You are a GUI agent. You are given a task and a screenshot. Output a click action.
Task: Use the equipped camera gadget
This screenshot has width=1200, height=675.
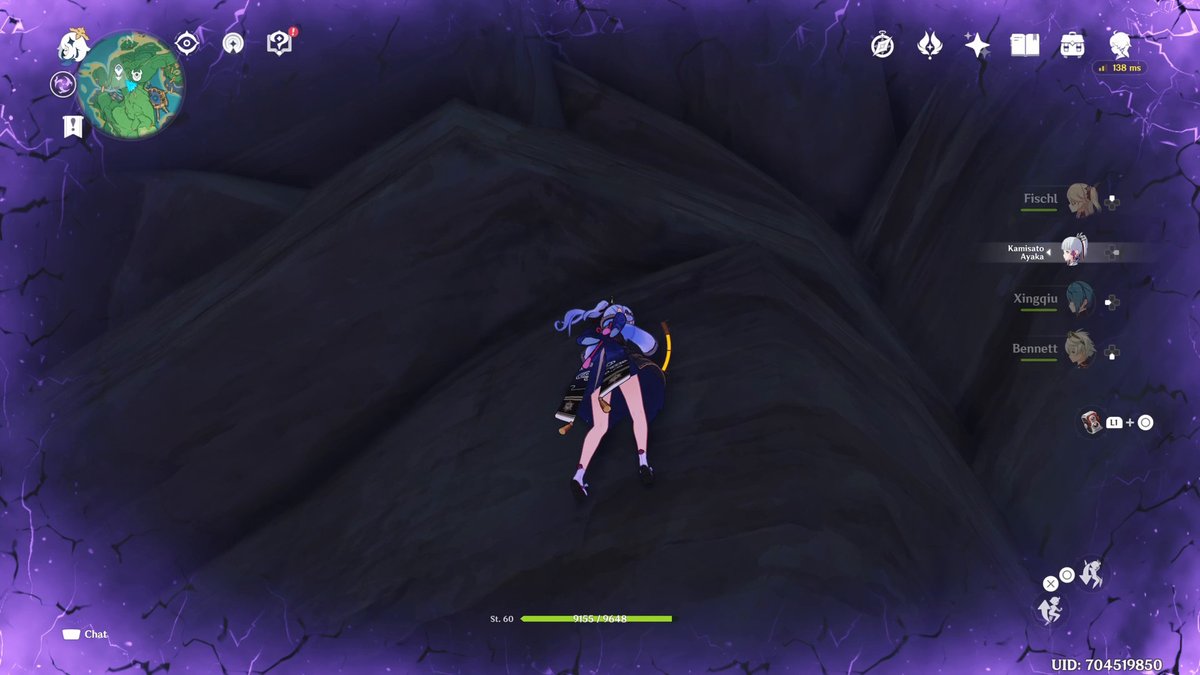pos(1090,422)
